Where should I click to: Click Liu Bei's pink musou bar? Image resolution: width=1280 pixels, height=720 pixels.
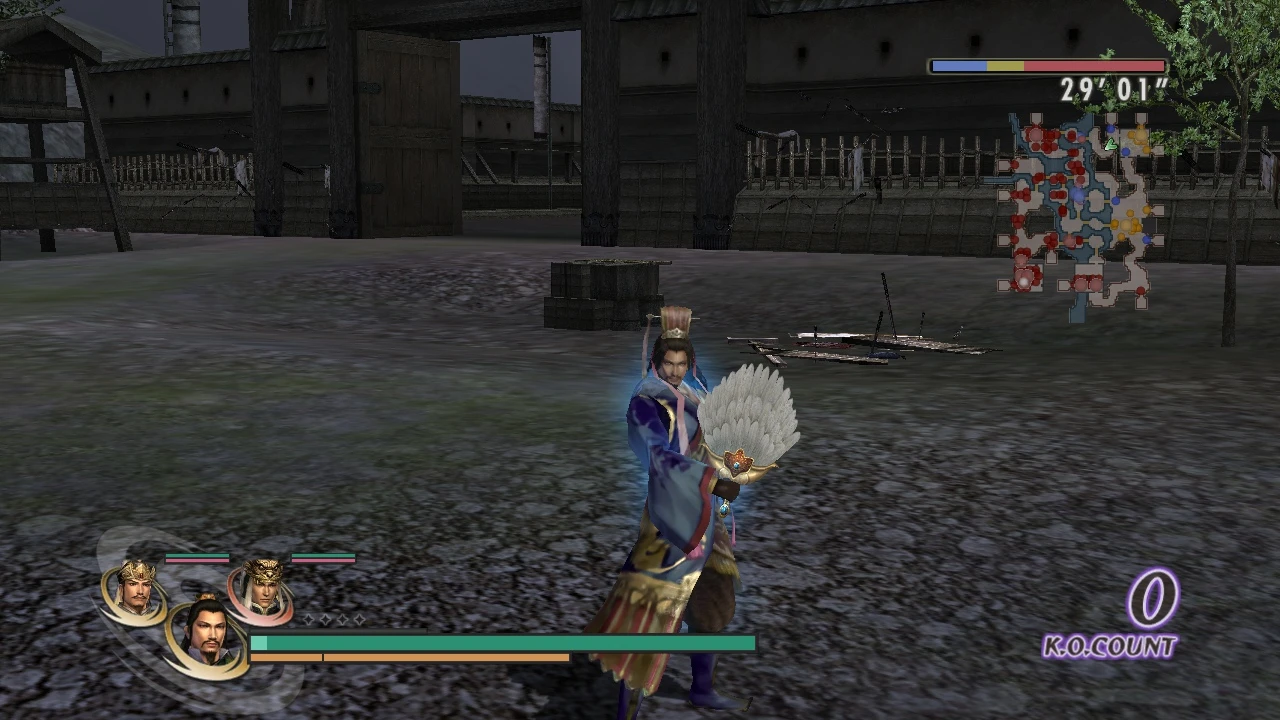[x=198, y=560]
